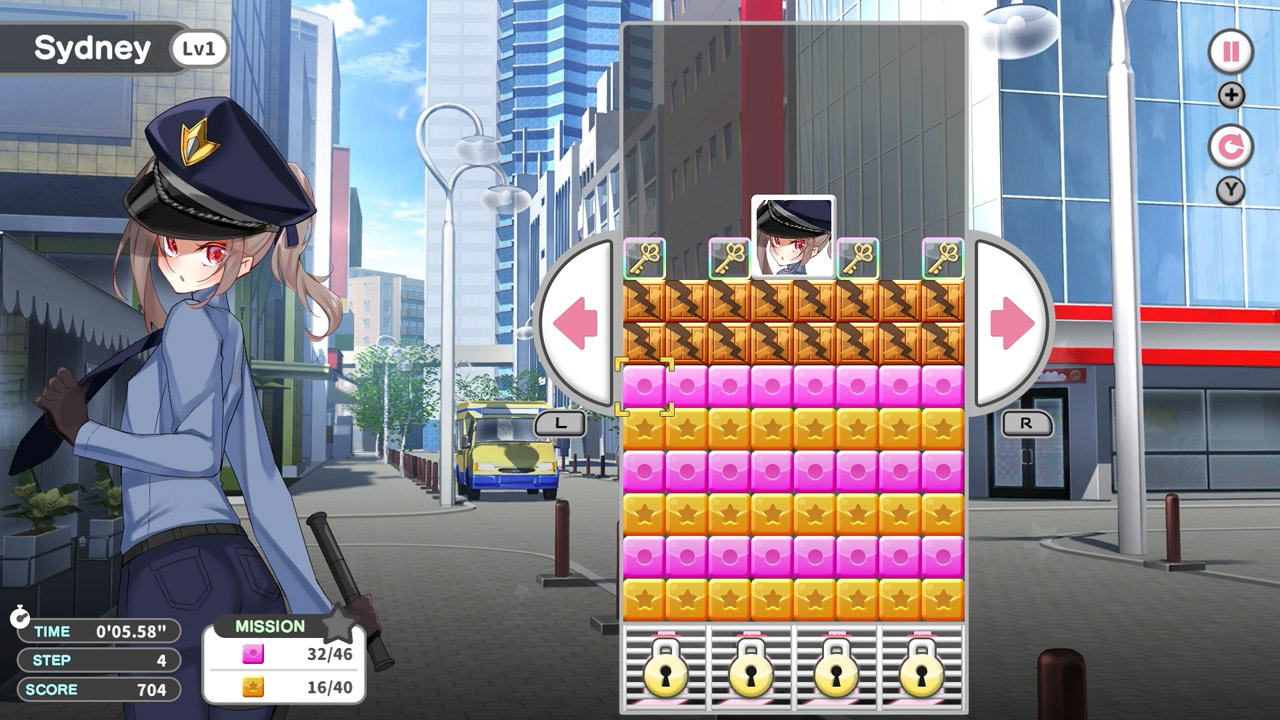1280x720 pixels.
Task: Click the L shoulder button label
Action: coord(560,424)
